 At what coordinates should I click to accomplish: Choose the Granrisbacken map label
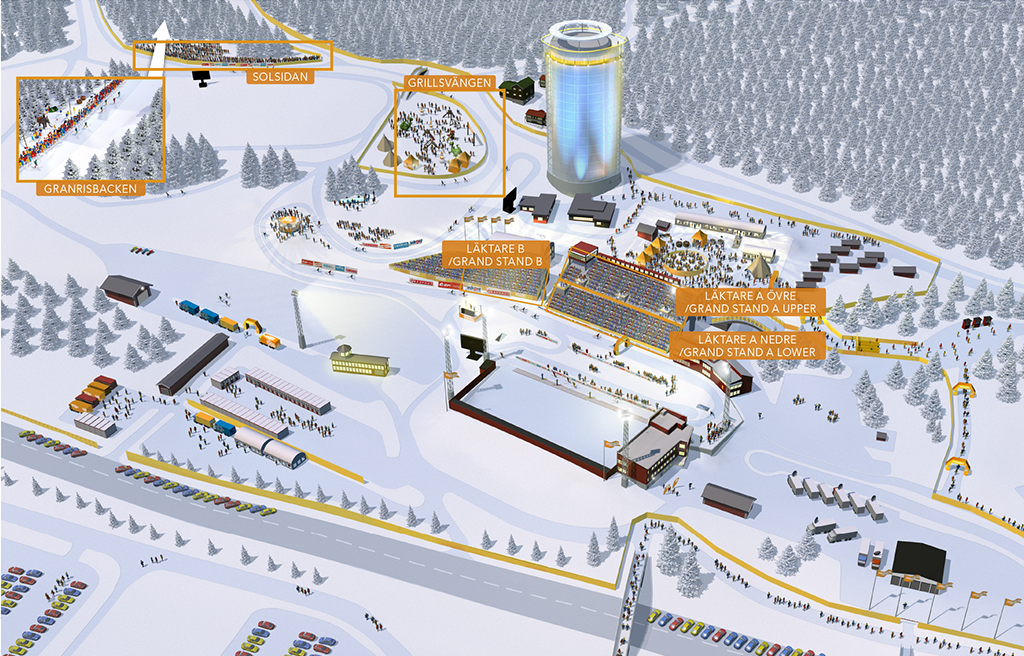click(x=89, y=187)
